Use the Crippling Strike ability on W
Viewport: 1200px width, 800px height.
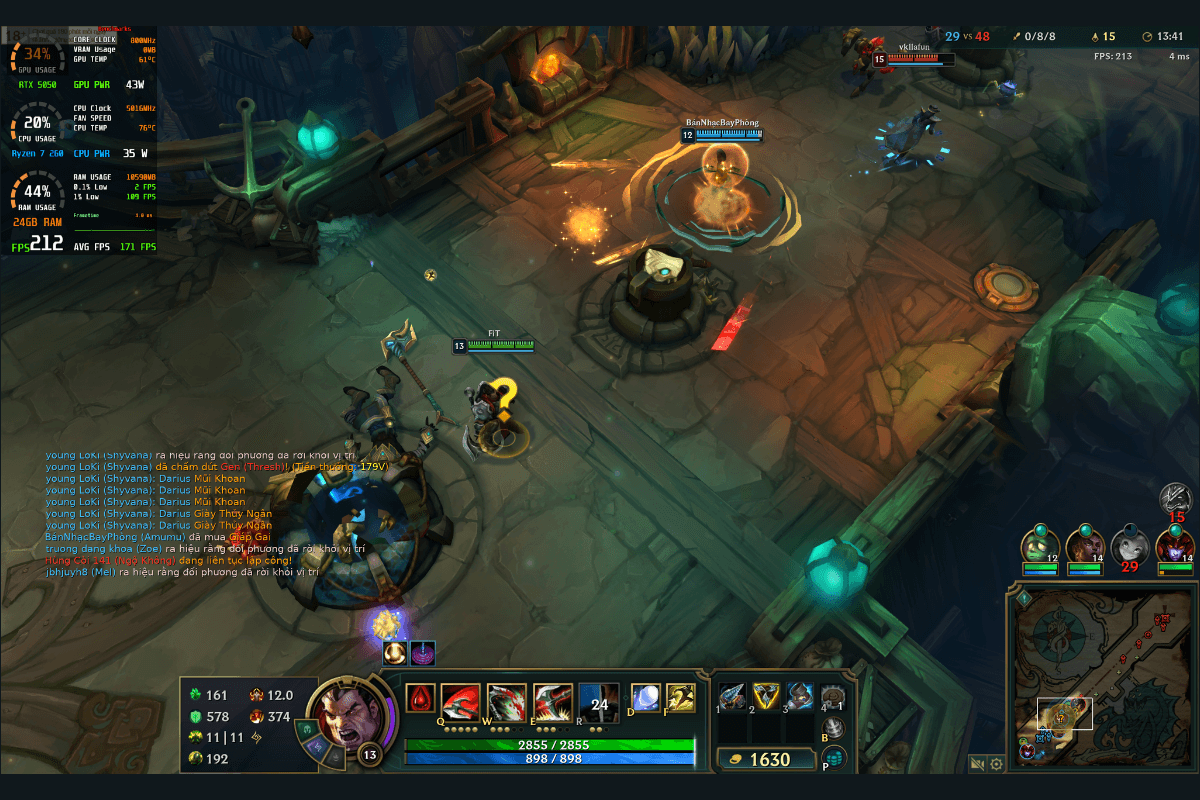coord(507,704)
